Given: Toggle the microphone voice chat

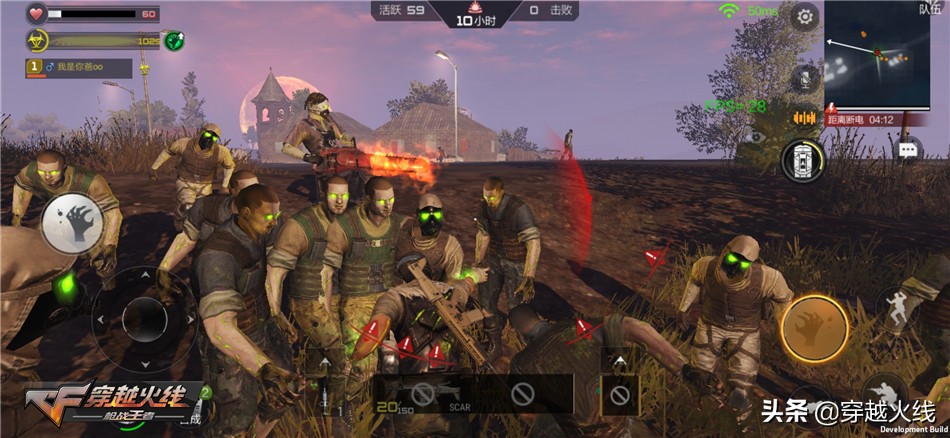Looking at the screenshot, I should coord(803,77).
